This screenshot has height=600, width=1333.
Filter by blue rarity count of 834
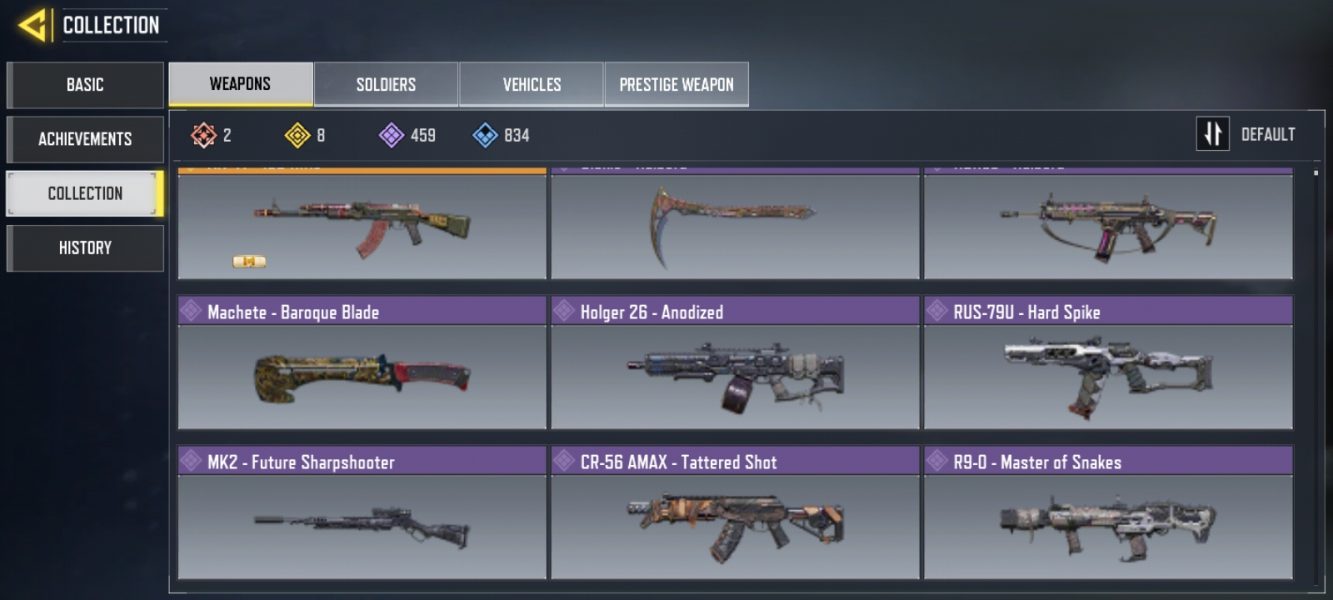coord(501,135)
